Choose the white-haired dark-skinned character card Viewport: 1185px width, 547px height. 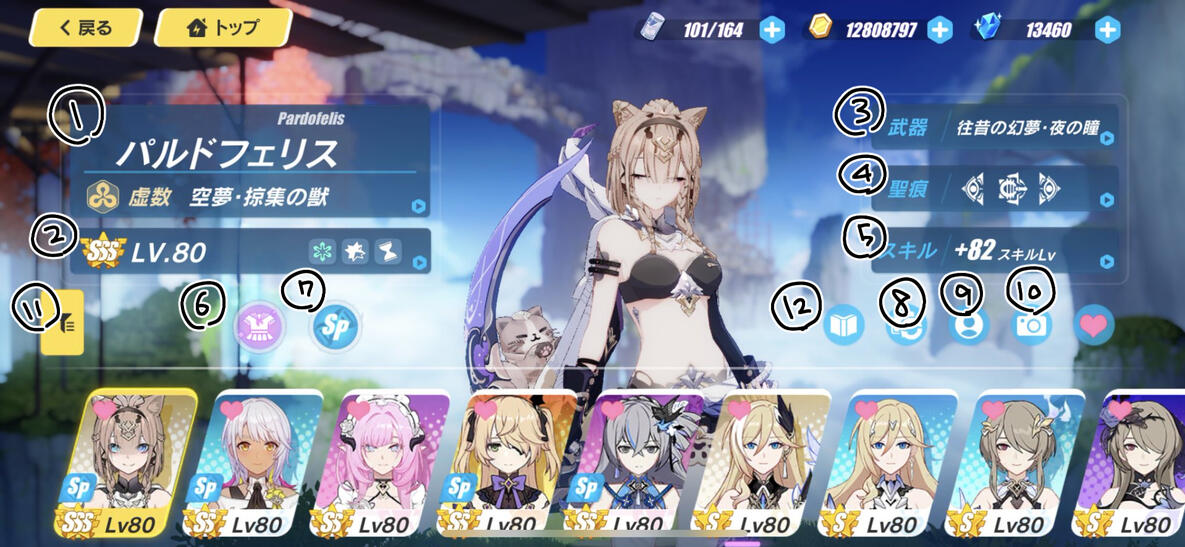[257, 462]
